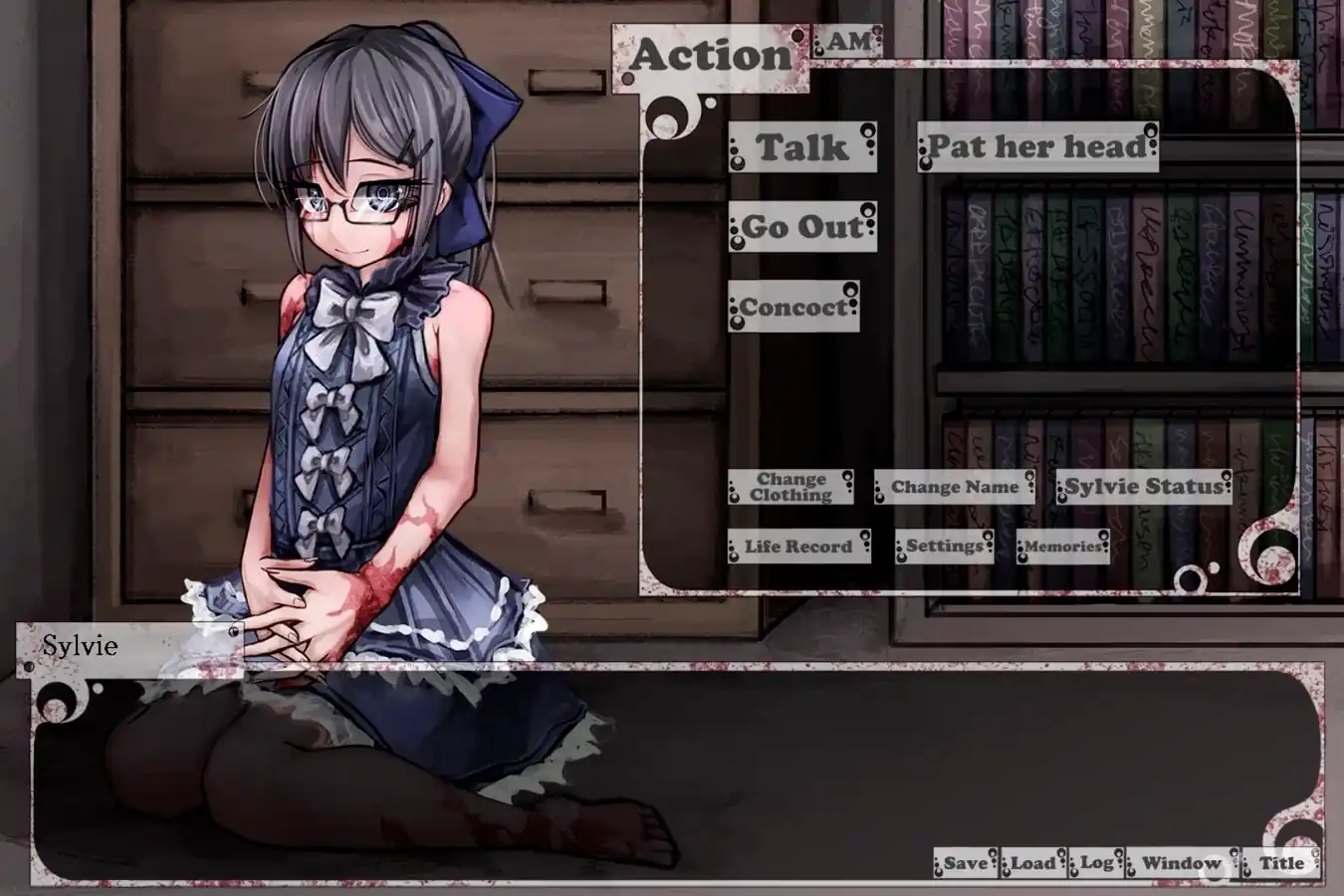The image size is (1344, 896).
Task: Open the Change Clothing screen
Action: click(x=789, y=489)
